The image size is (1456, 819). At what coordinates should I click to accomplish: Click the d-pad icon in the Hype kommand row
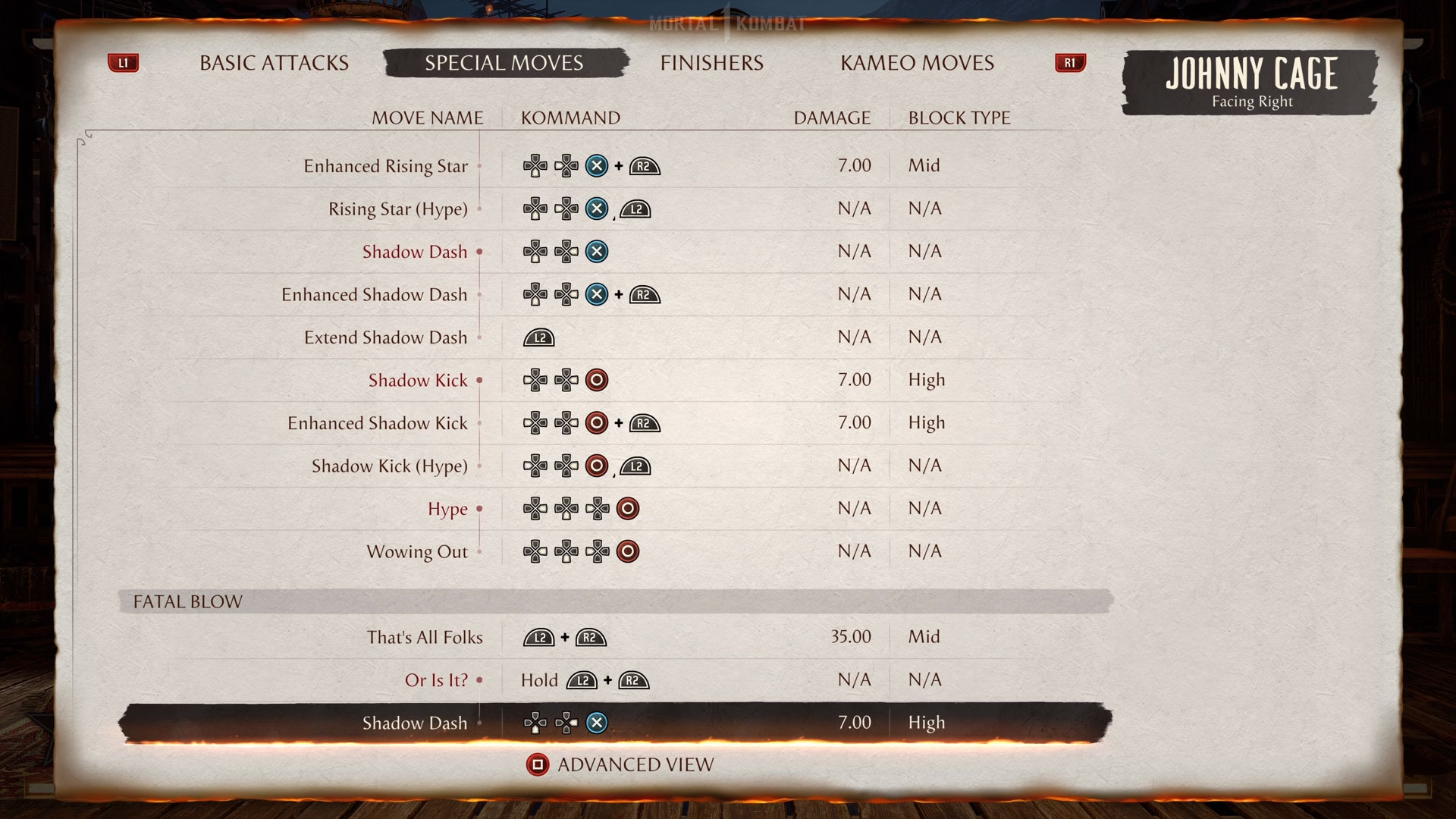point(536,509)
